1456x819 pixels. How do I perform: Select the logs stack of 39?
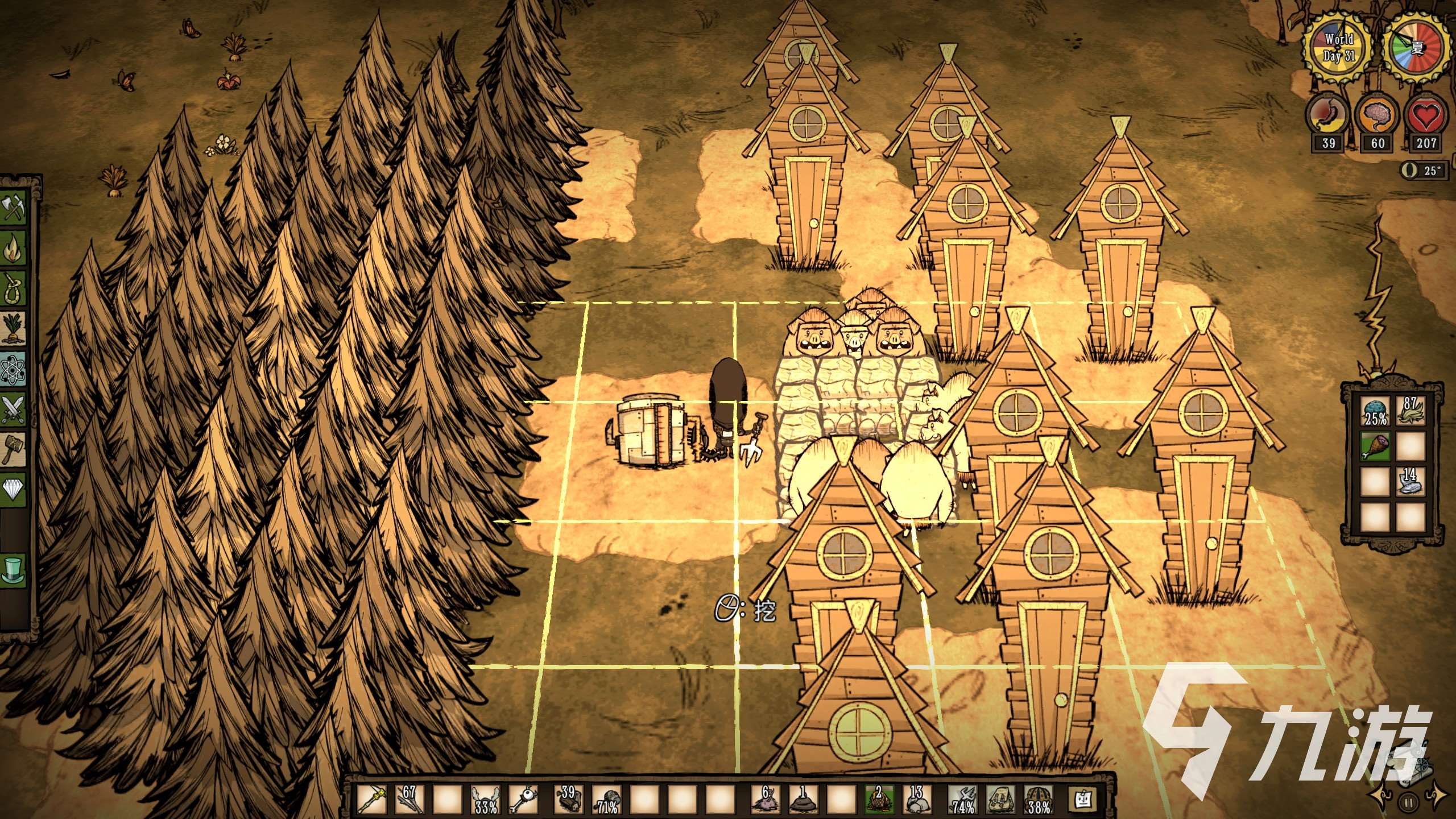(568, 799)
